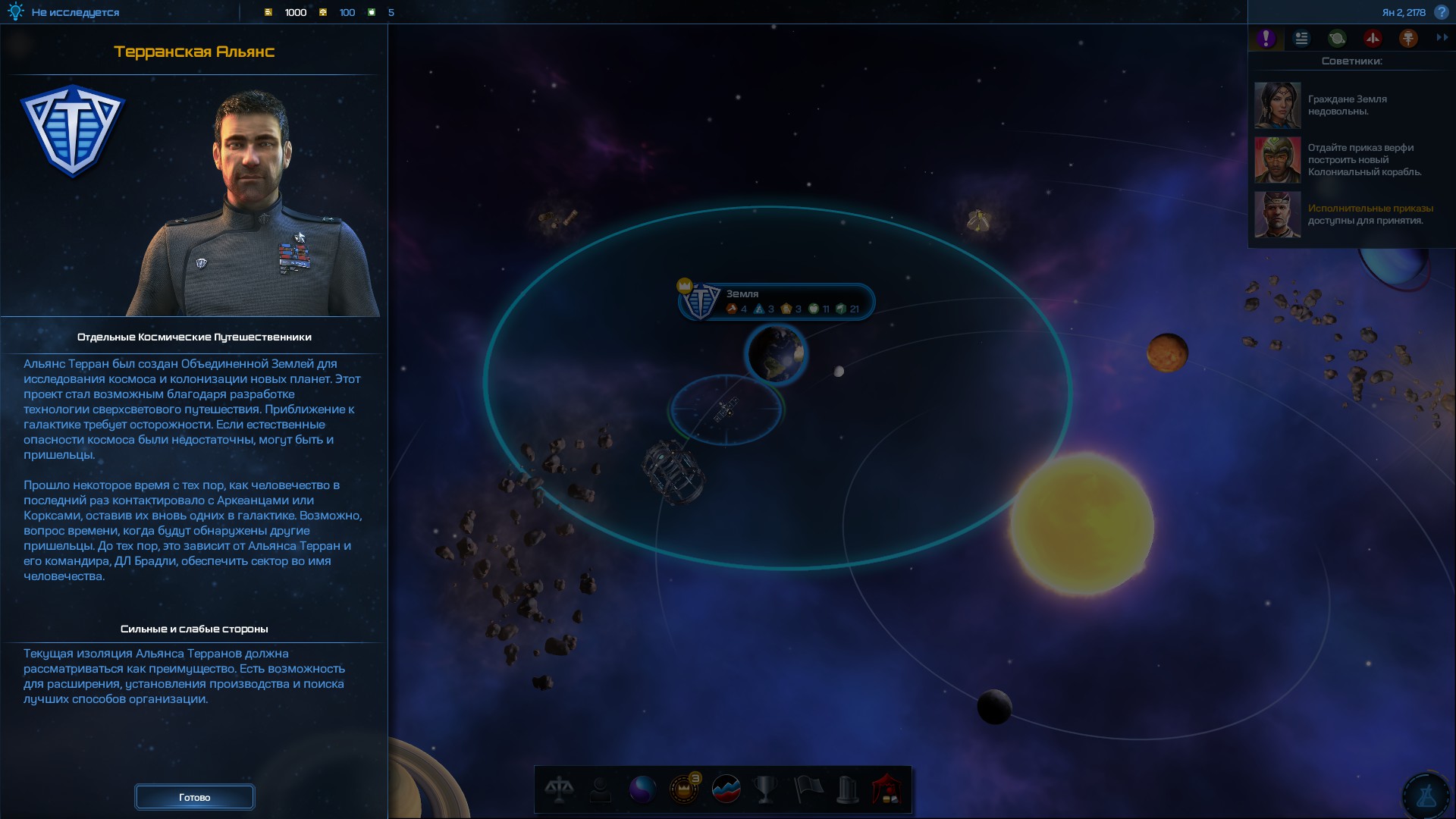Screen dimensions: 1456x819
Task: Open the help question mark button
Action: (x=1442, y=12)
